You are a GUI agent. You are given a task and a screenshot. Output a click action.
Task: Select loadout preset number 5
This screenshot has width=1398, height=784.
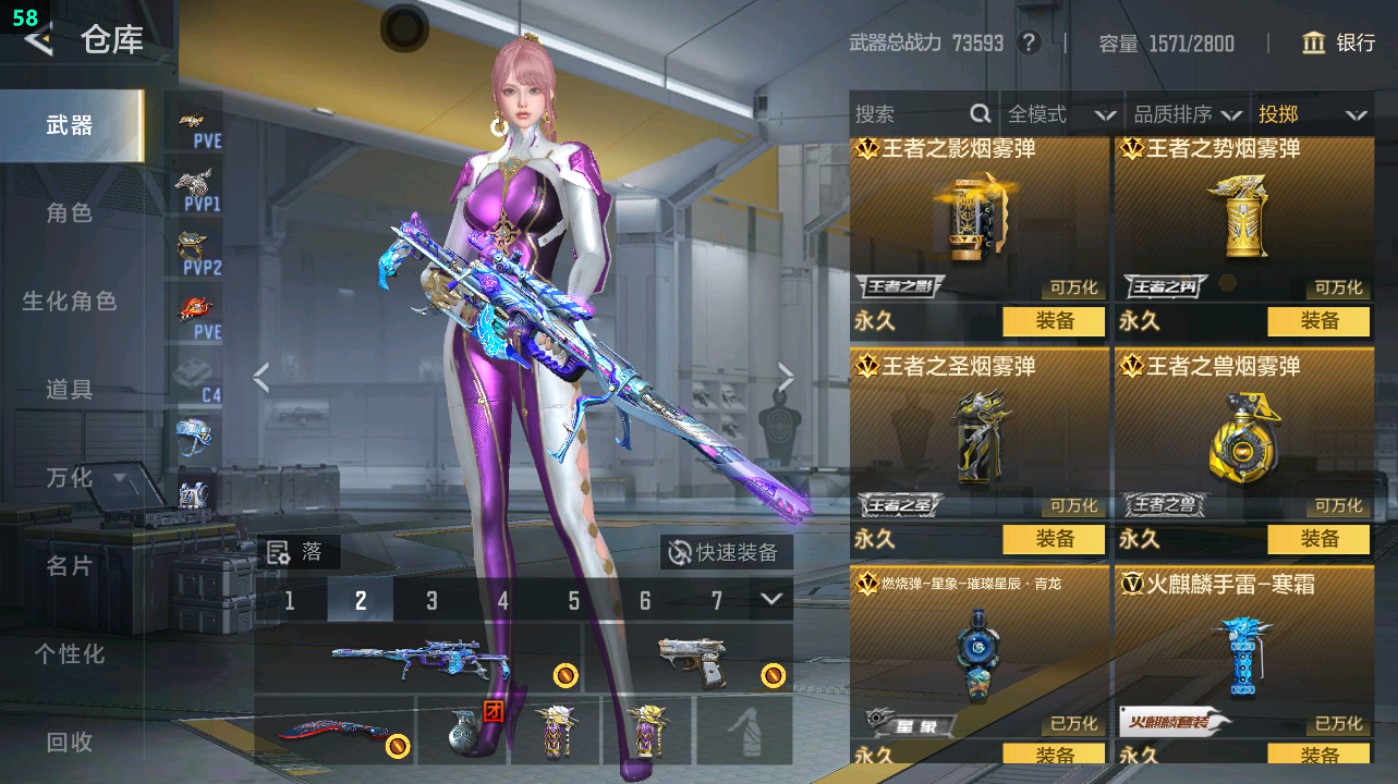(x=573, y=601)
